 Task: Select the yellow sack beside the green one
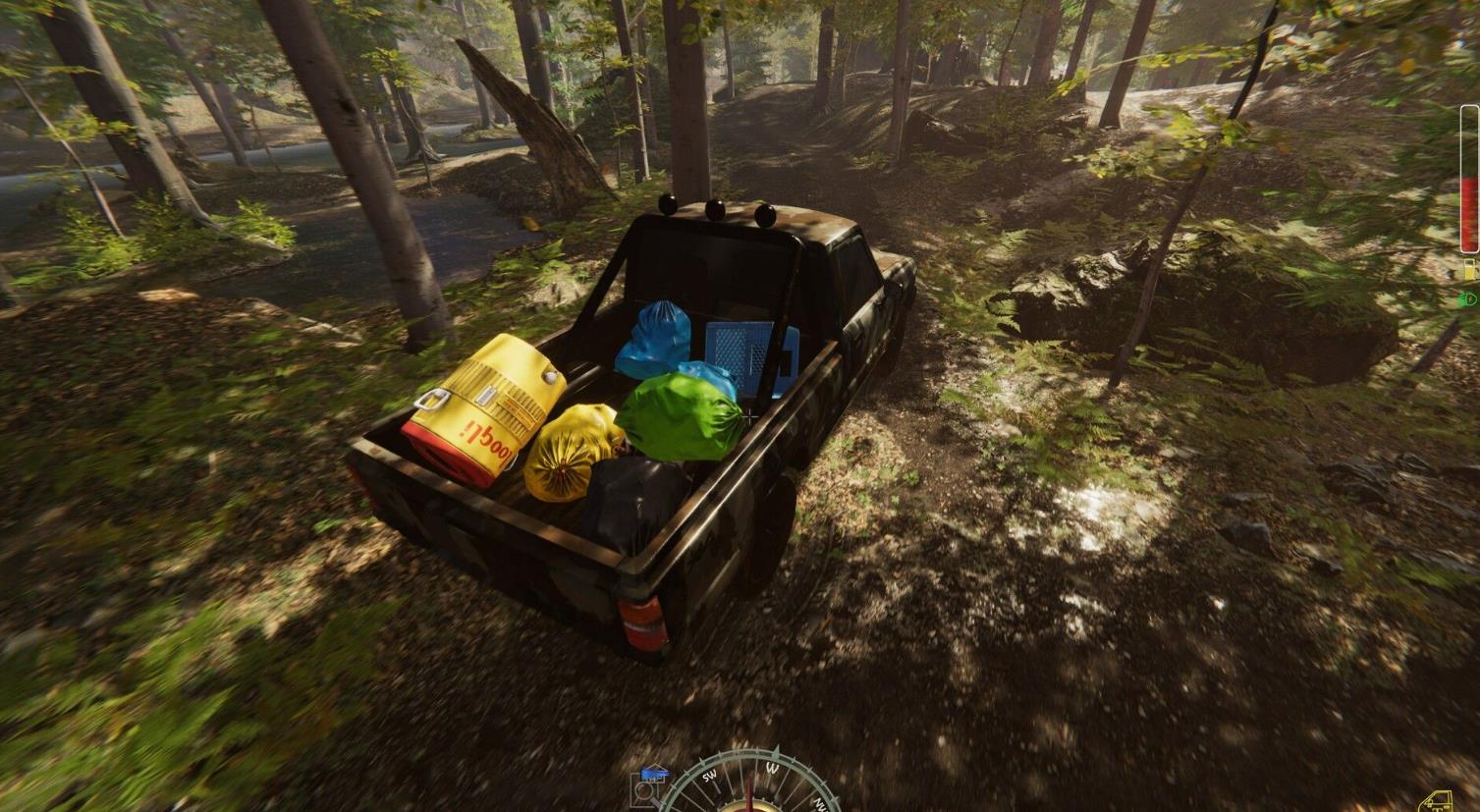(571, 455)
